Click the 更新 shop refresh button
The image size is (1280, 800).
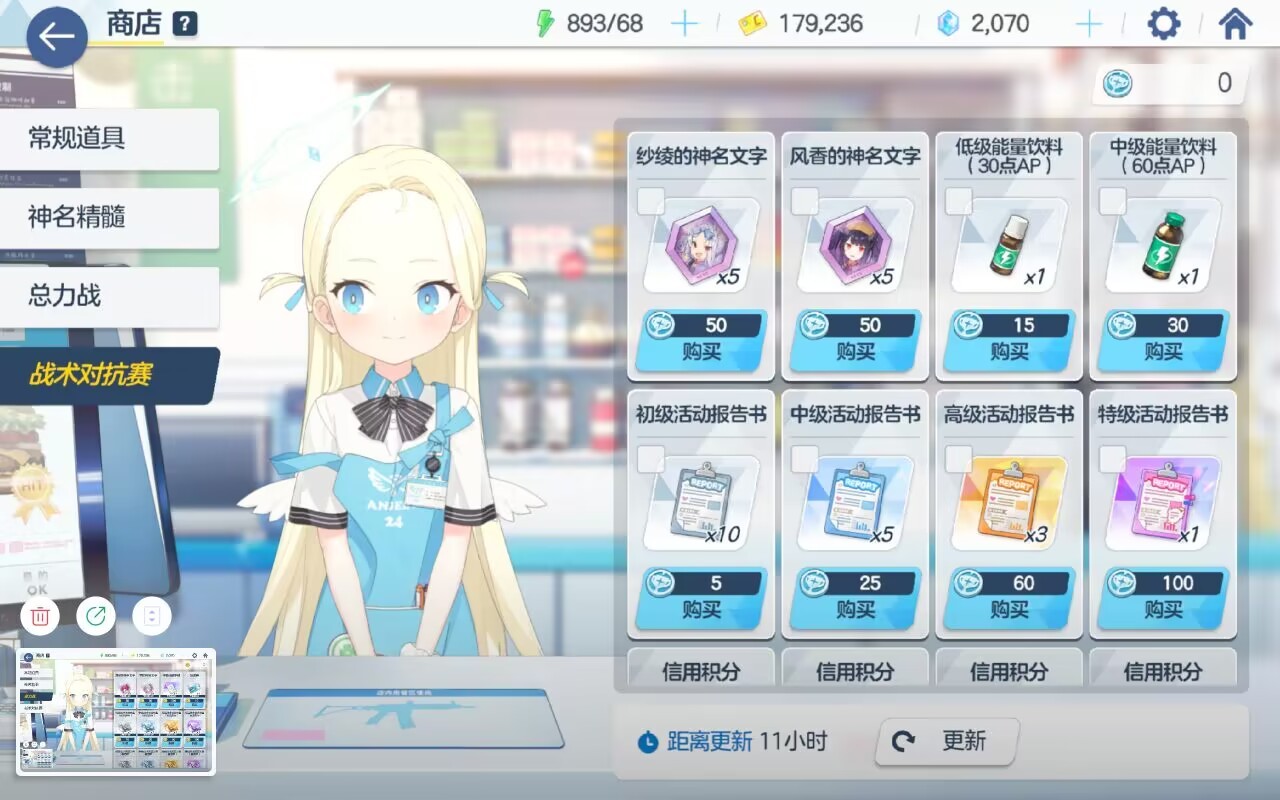pyautogui.click(x=944, y=741)
